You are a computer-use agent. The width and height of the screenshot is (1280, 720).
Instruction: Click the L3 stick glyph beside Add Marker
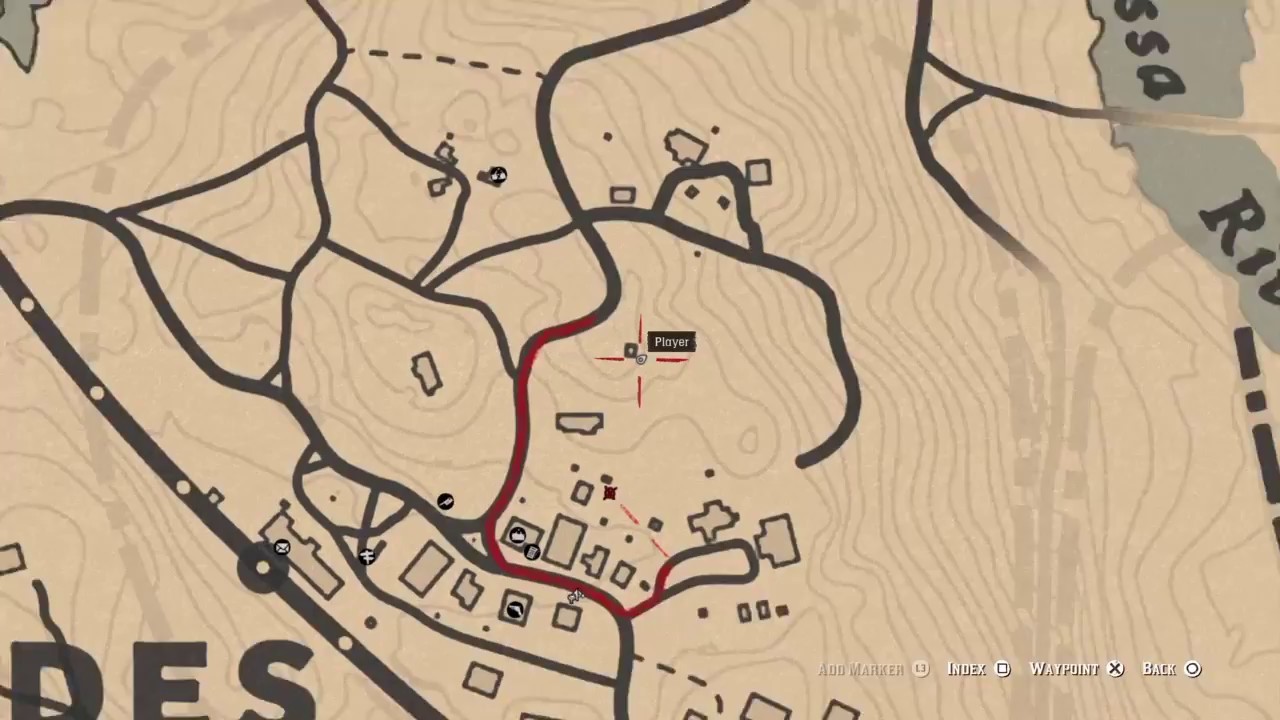click(919, 669)
